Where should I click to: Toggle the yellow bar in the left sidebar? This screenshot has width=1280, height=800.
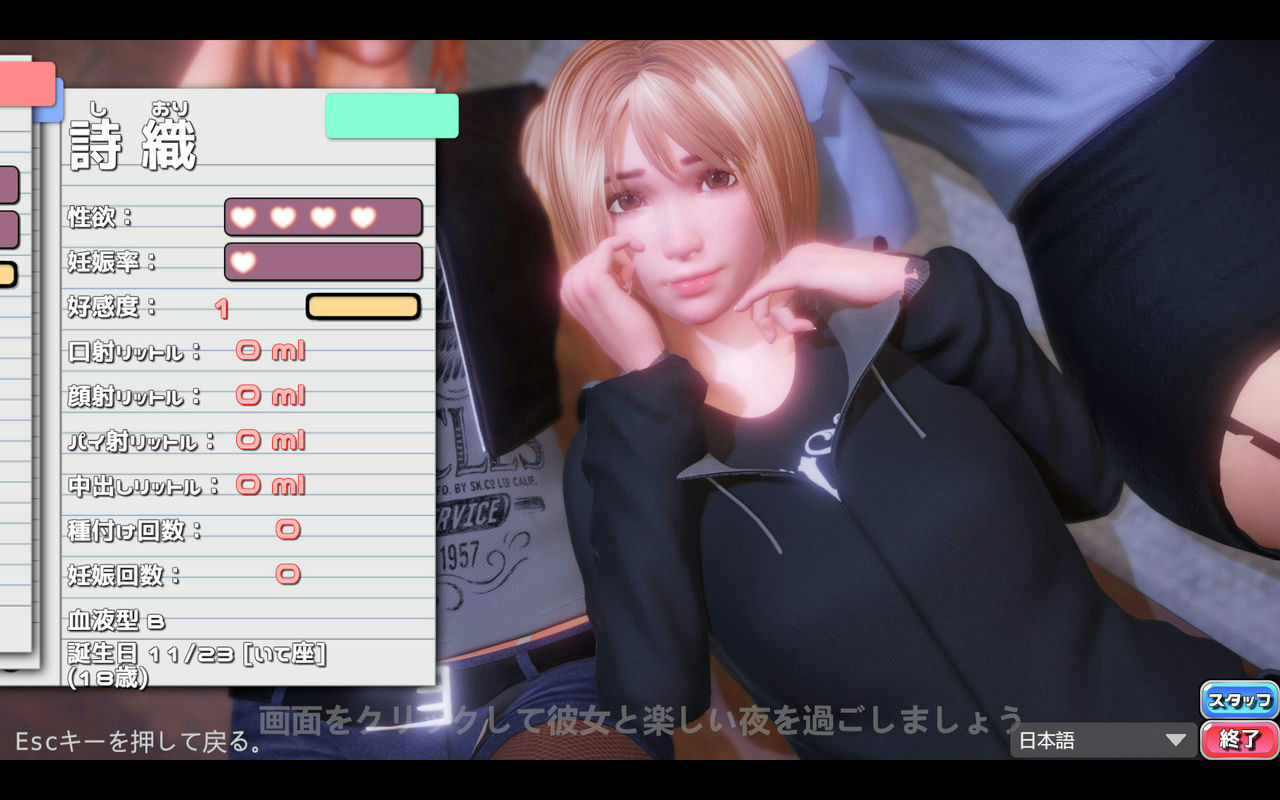(8, 273)
